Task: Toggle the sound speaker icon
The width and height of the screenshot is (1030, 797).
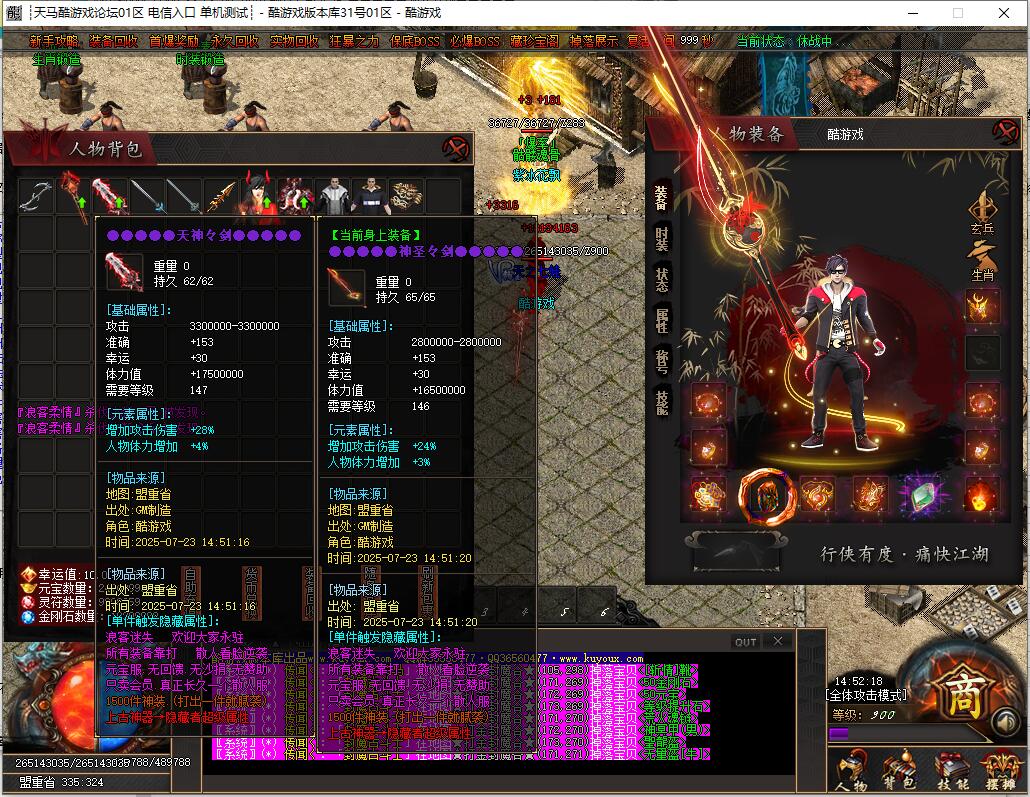Action: tap(1003, 722)
